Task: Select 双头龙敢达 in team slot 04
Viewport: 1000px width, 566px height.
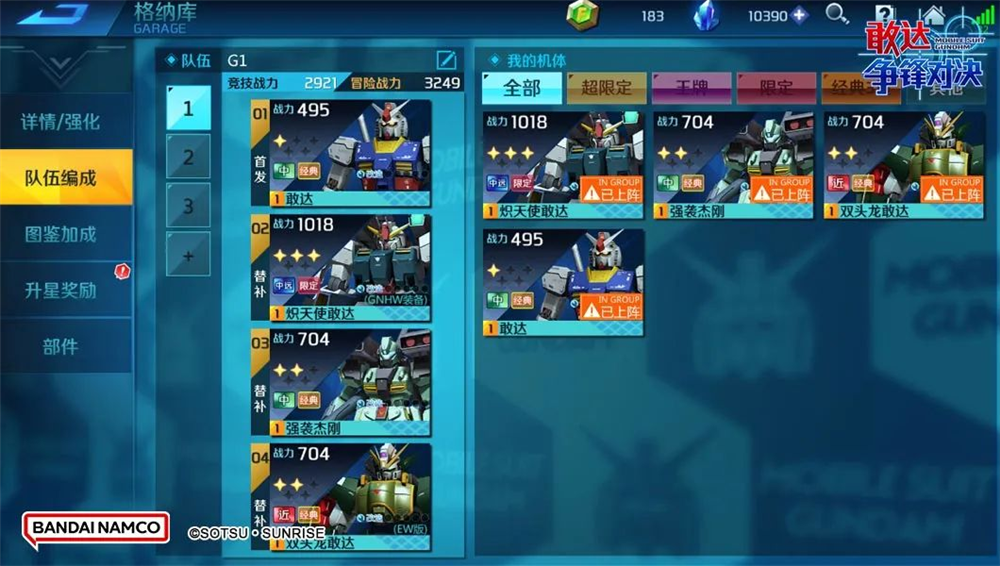Action: [341, 496]
